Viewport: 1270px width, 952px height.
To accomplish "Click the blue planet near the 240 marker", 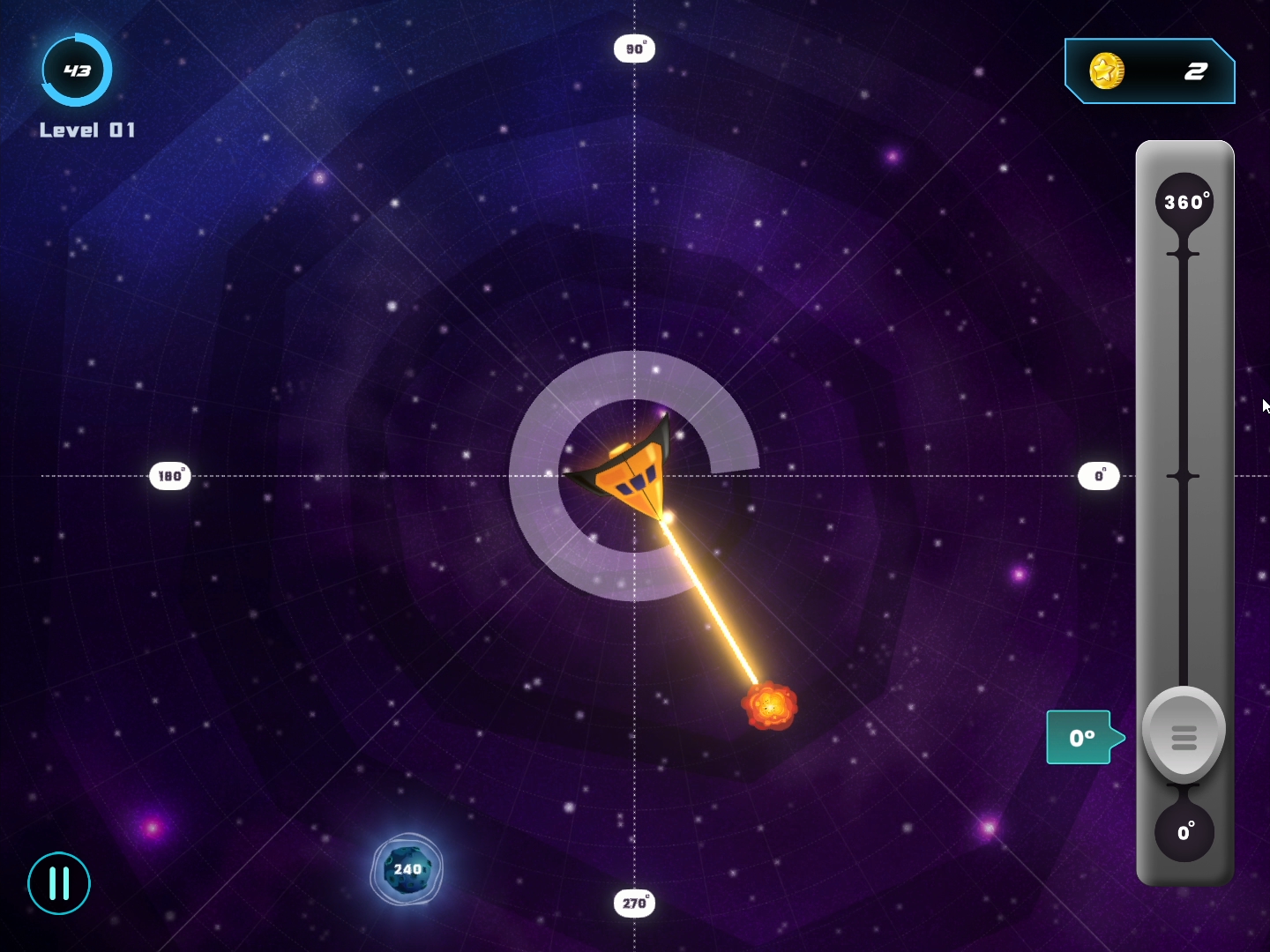I will [407, 868].
